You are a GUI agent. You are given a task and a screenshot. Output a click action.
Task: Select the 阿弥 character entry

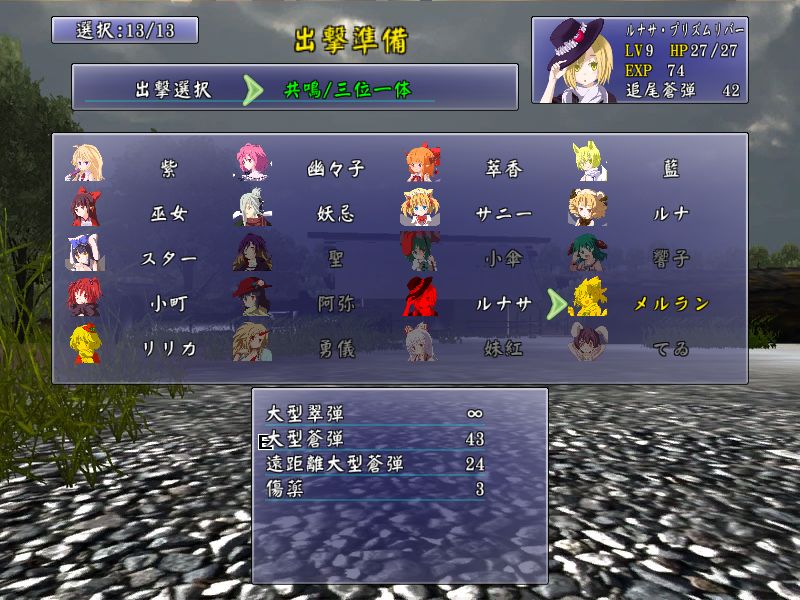[335, 303]
